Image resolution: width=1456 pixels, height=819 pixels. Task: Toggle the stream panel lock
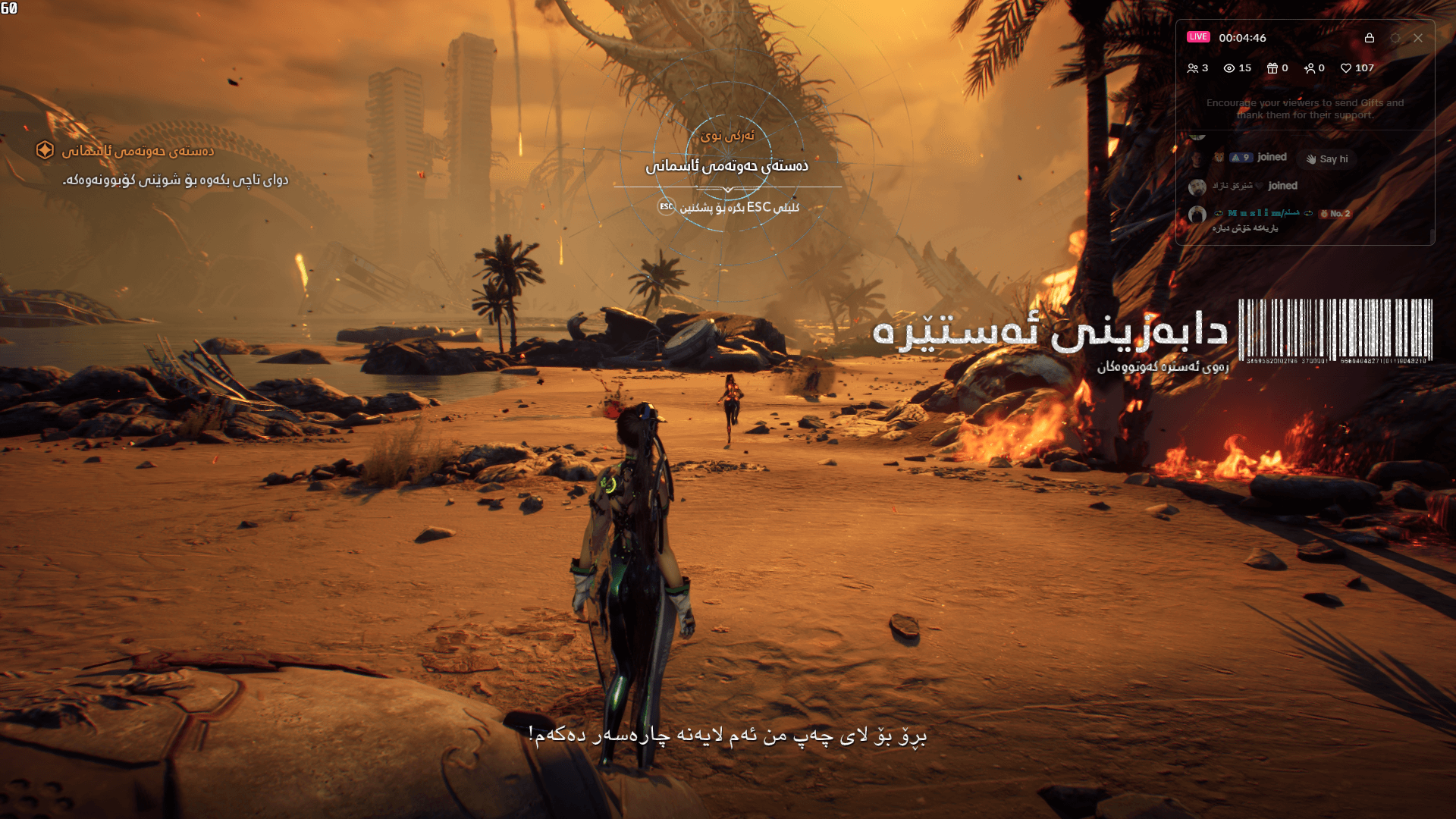(x=1370, y=38)
